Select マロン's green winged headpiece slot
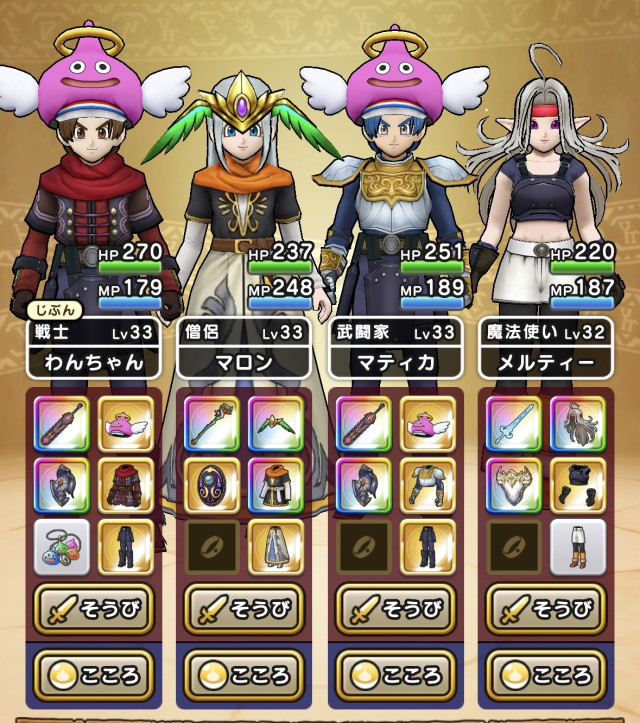The height and width of the screenshot is (723, 640). (276, 422)
